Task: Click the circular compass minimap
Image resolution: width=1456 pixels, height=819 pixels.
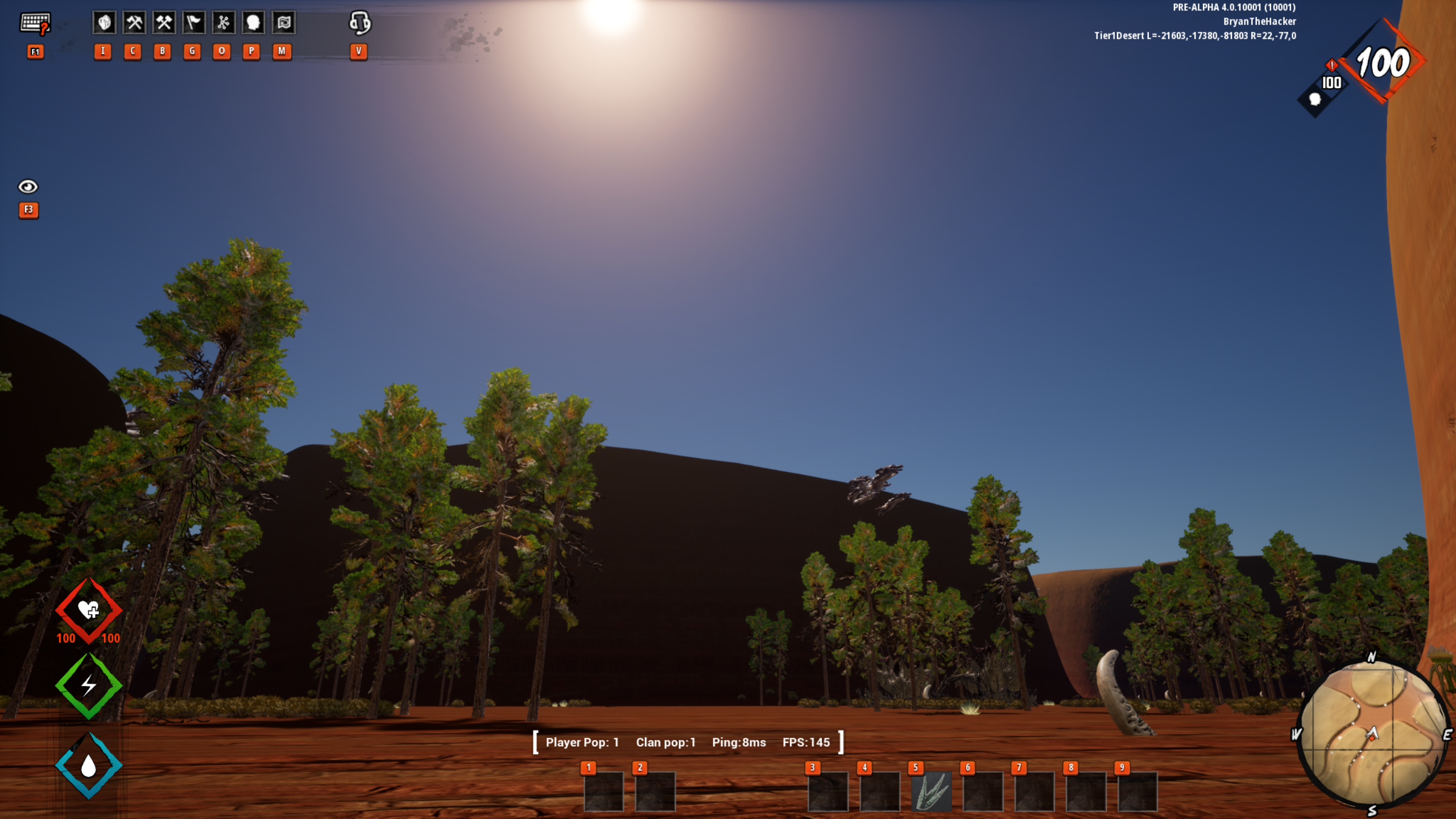Action: [1372, 734]
